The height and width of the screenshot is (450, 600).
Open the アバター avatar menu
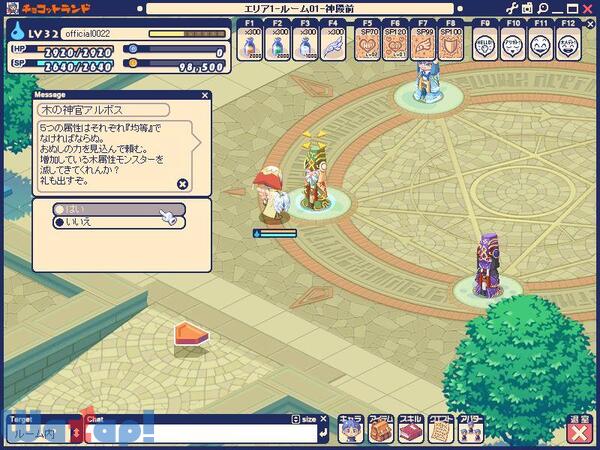tap(470, 427)
